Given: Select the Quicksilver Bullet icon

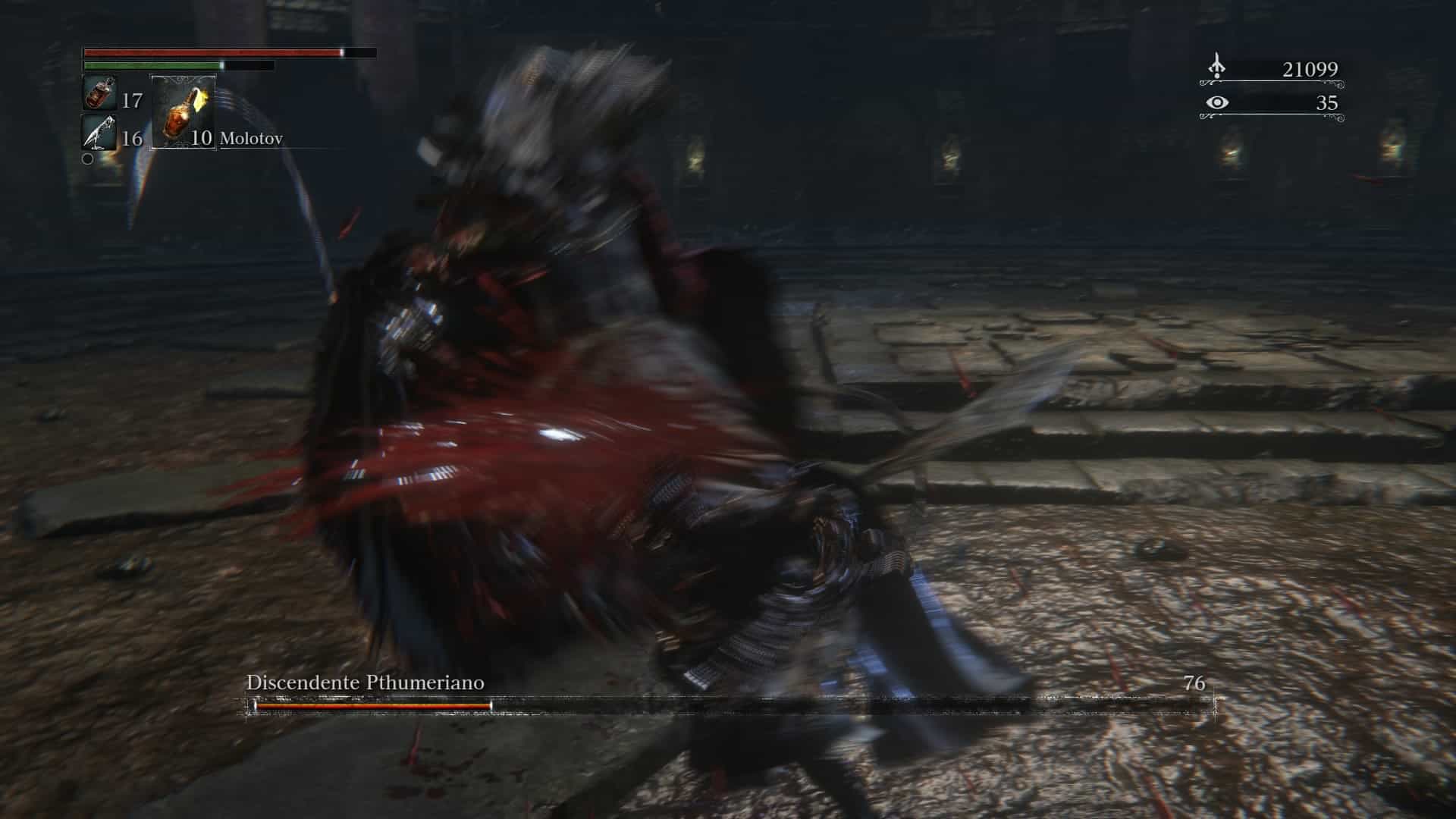Looking at the screenshot, I should (99, 133).
